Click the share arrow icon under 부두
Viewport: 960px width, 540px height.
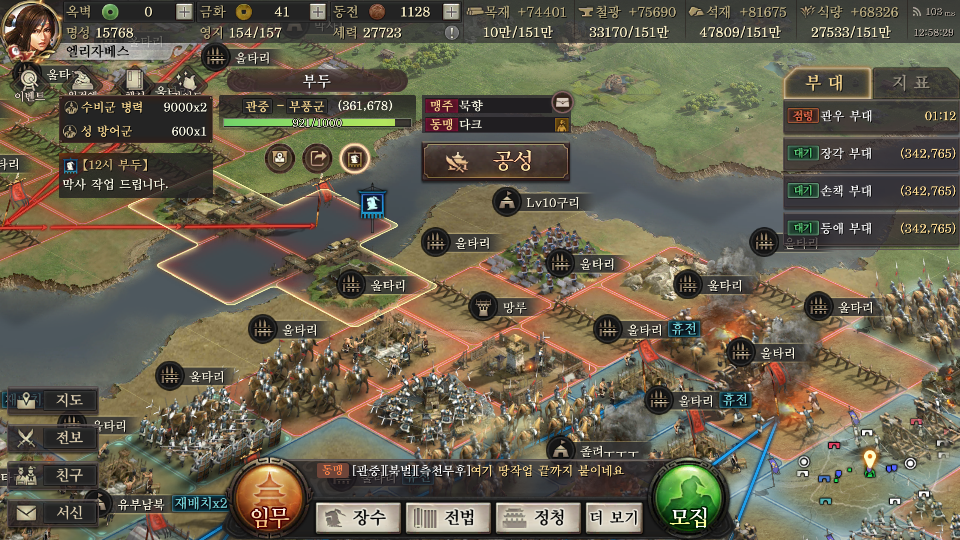pyautogui.click(x=317, y=157)
